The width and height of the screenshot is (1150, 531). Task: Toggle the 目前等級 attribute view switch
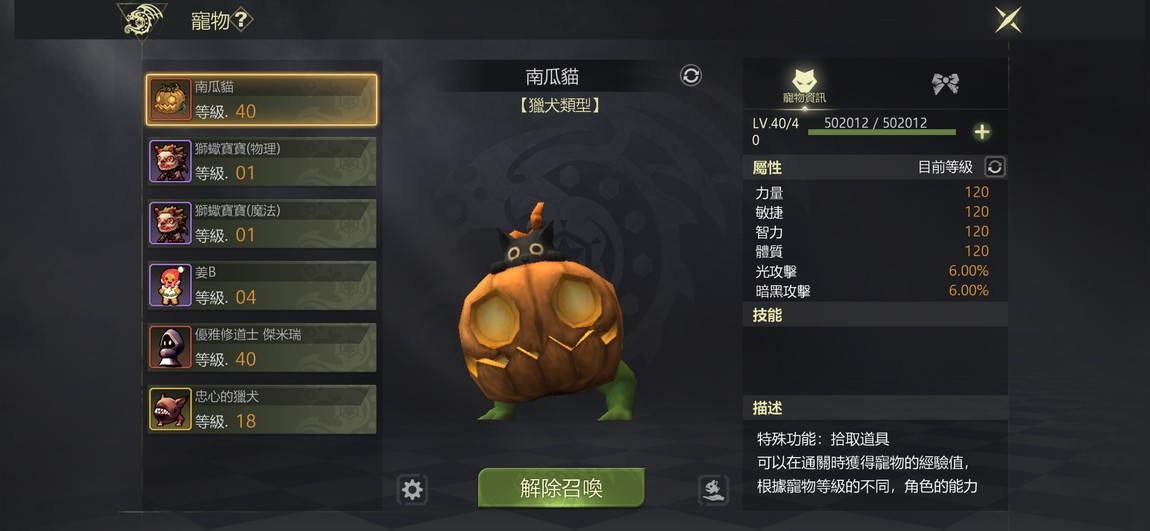pos(994,167)
